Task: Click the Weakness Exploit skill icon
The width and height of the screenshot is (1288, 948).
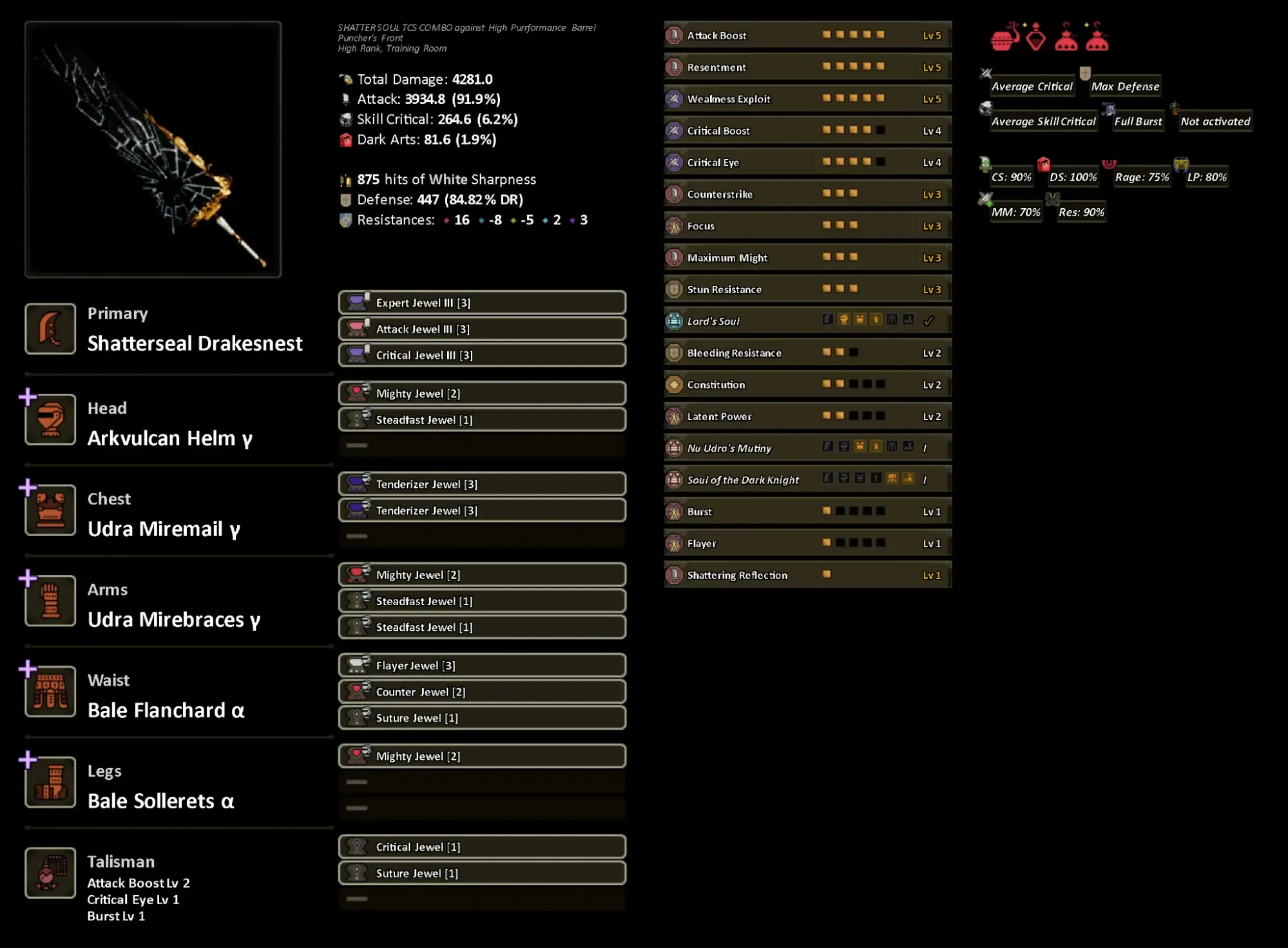Action: point(674,99)
